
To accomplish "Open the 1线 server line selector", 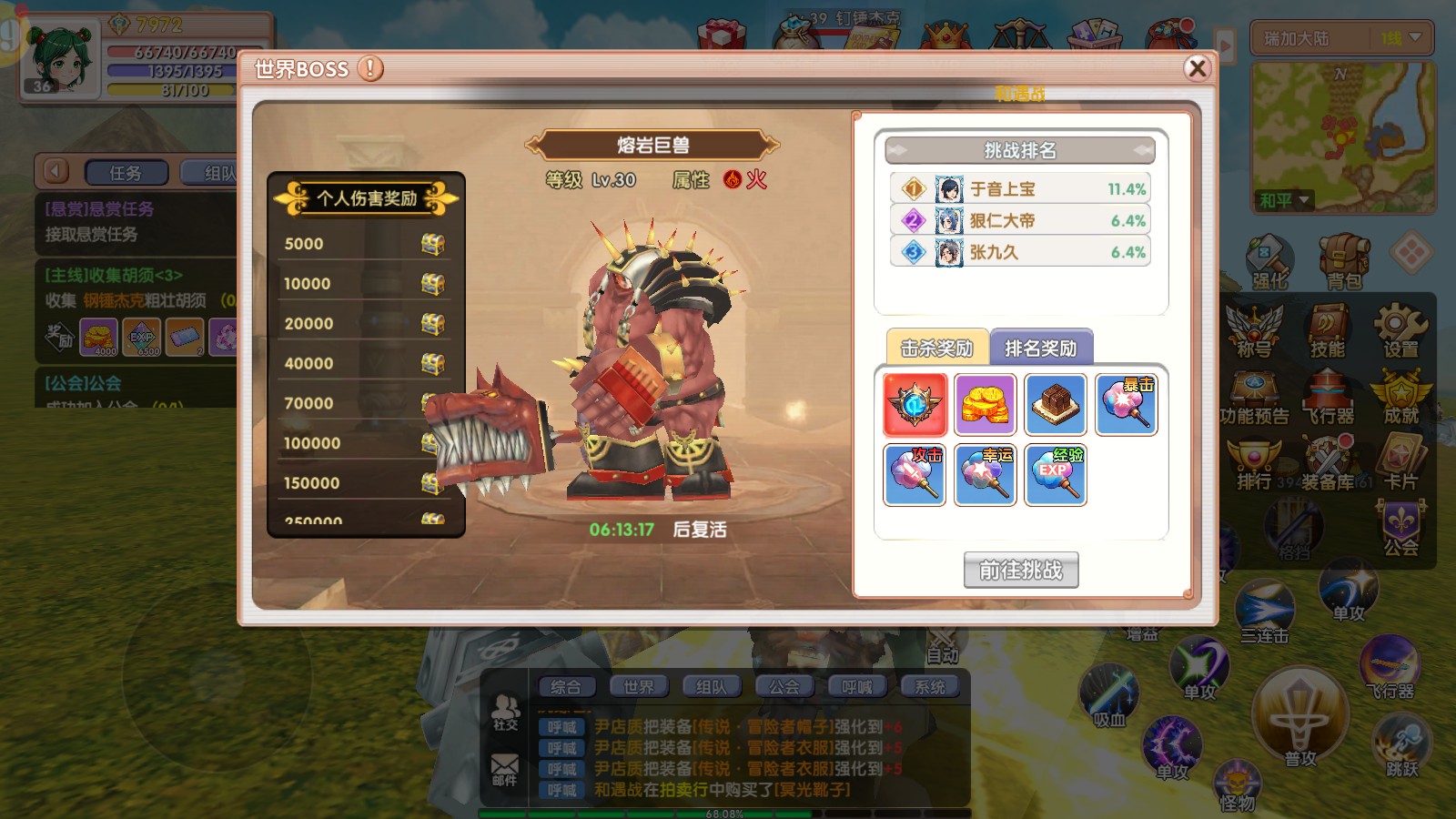I will [1399, 39].
